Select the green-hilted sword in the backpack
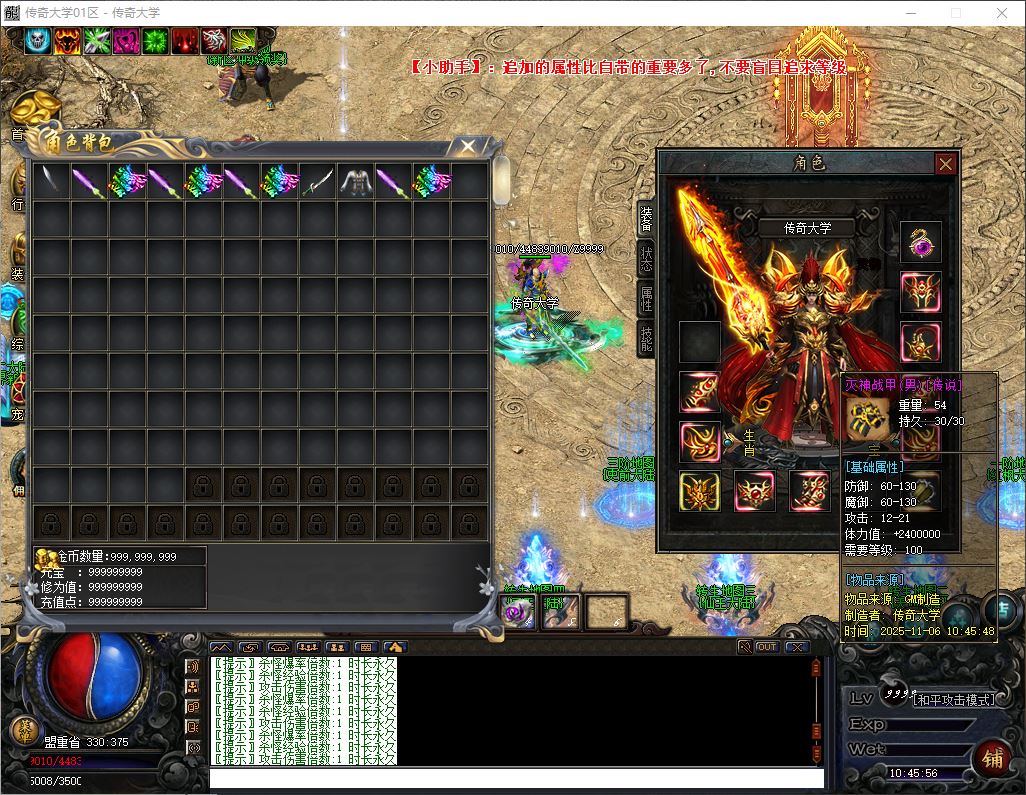The width and height of the screenshot is (1026, 795). pos(317,182)
